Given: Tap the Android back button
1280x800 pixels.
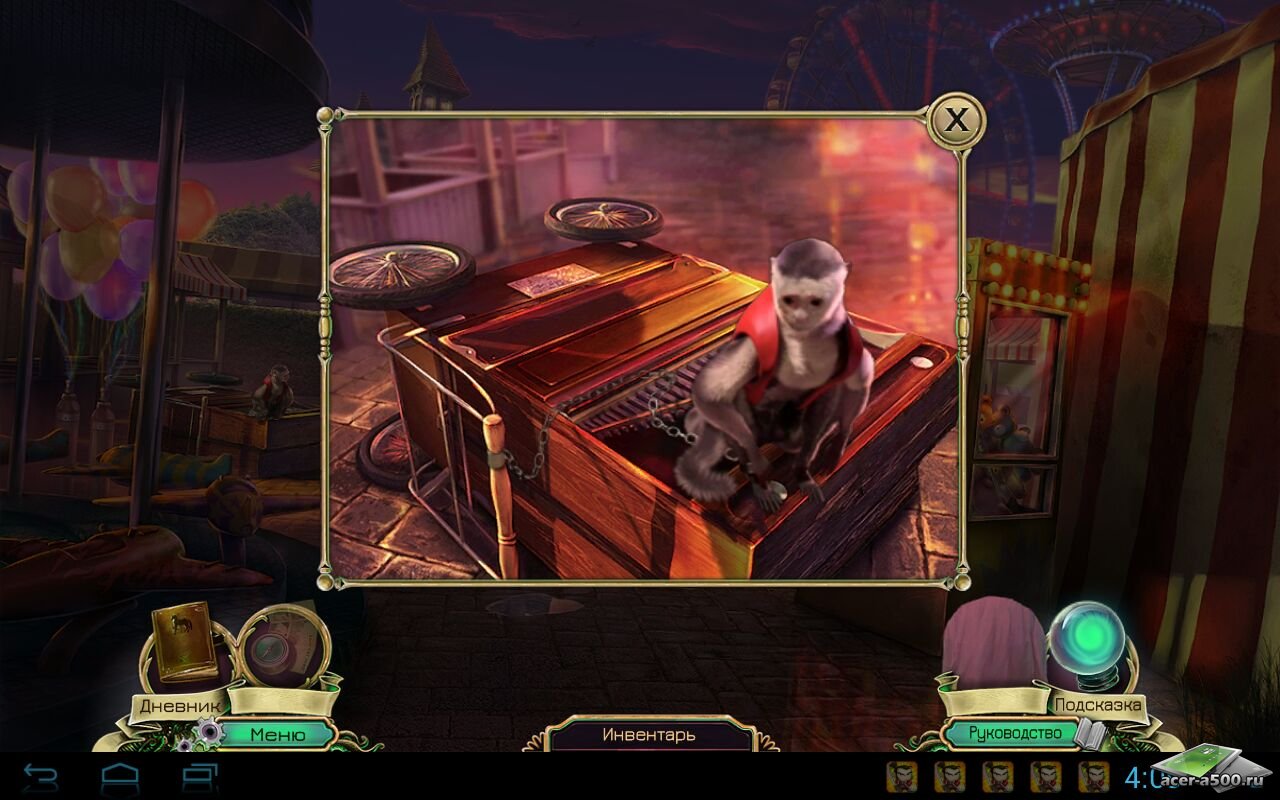Looking at the screenshot, I should 41,776.
